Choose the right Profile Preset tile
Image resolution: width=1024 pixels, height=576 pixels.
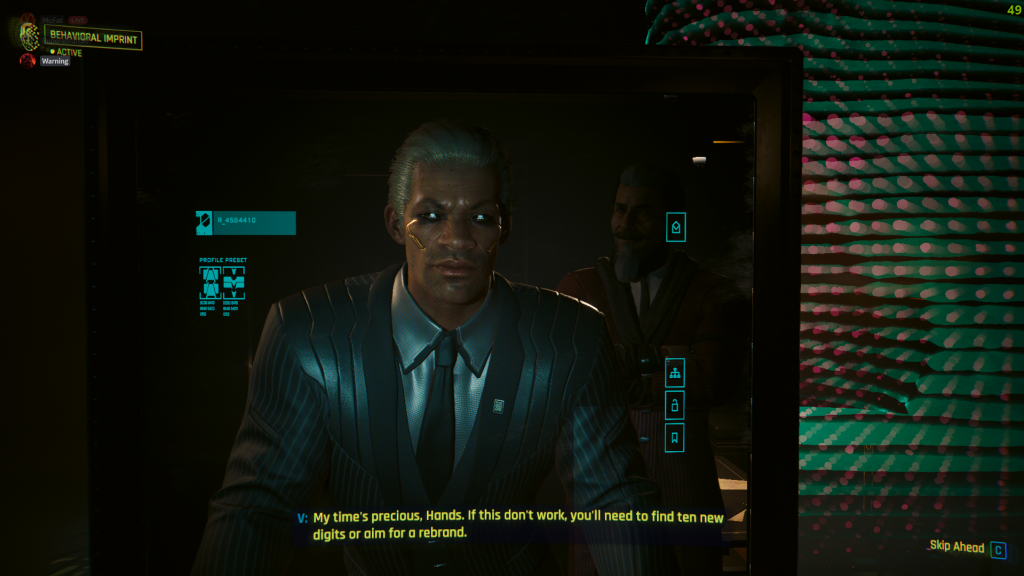(232, 283)
